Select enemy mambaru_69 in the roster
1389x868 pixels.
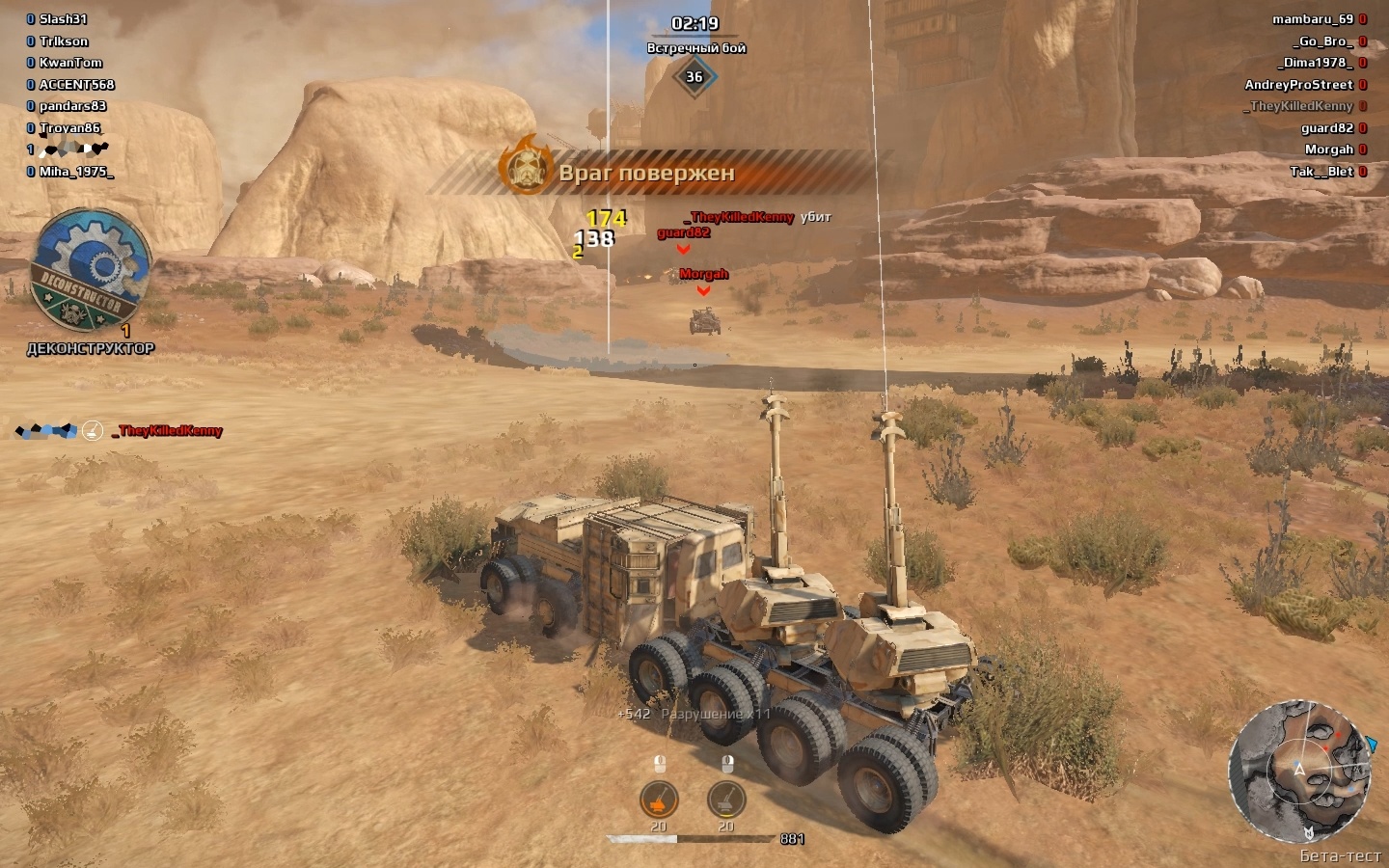(x=1312, y=19)
